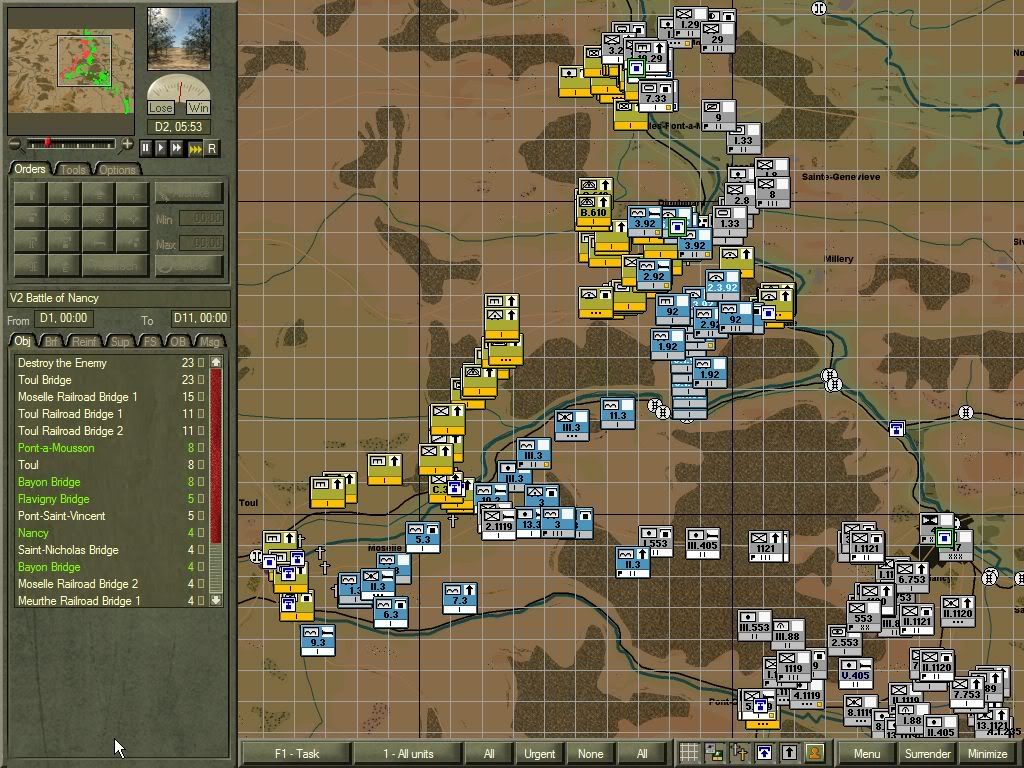Run game at normal play speed

[x=161, y=148]
